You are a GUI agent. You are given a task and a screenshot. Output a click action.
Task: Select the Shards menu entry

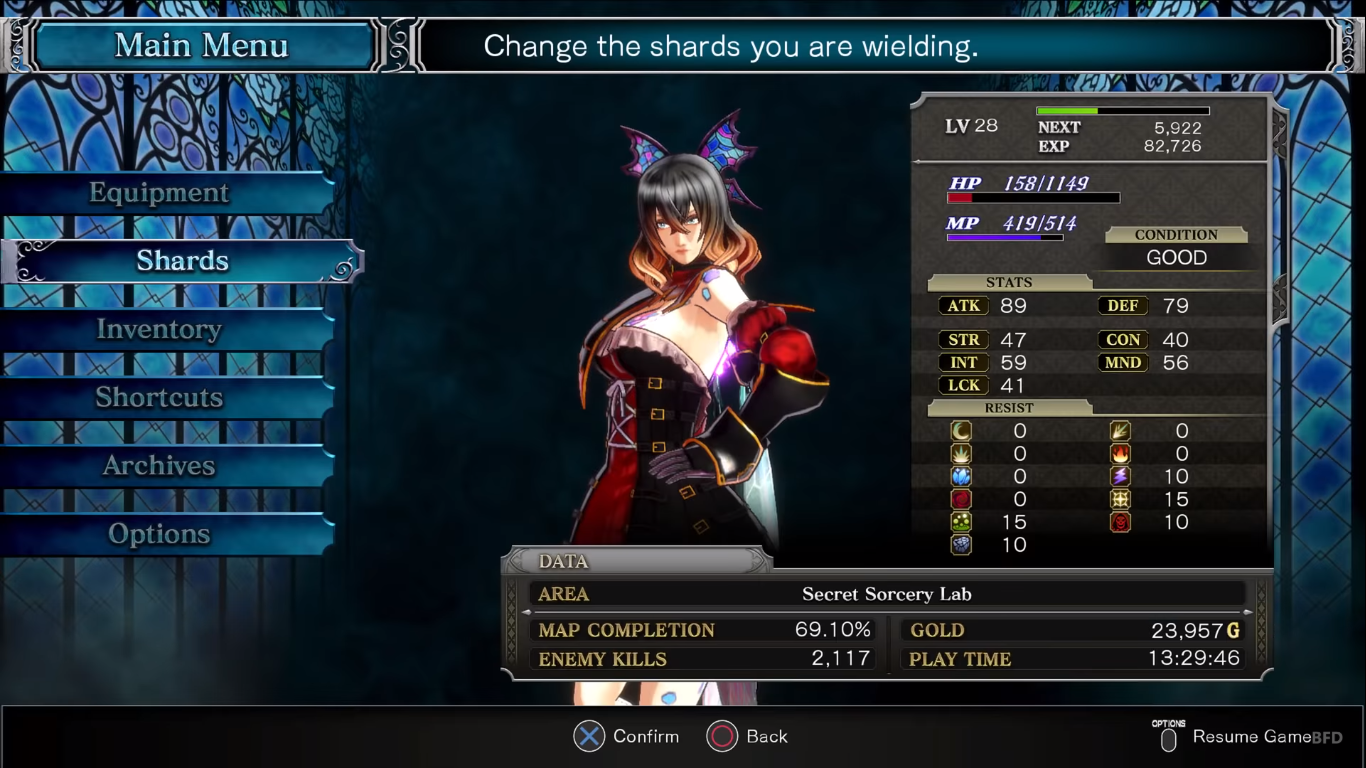coord(182,261)
